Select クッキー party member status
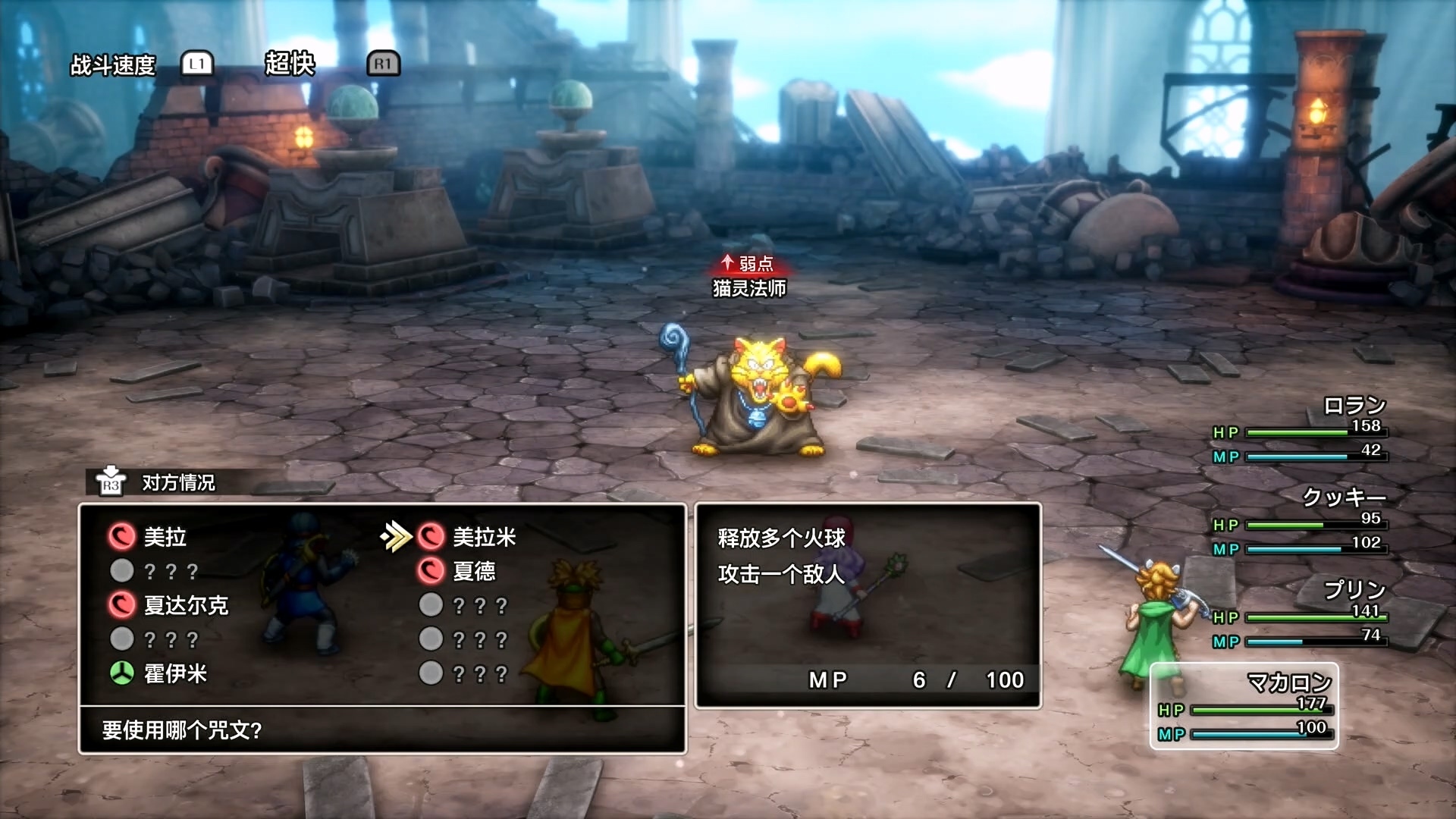This screenshot has width=1456, height=819. 1301,523
